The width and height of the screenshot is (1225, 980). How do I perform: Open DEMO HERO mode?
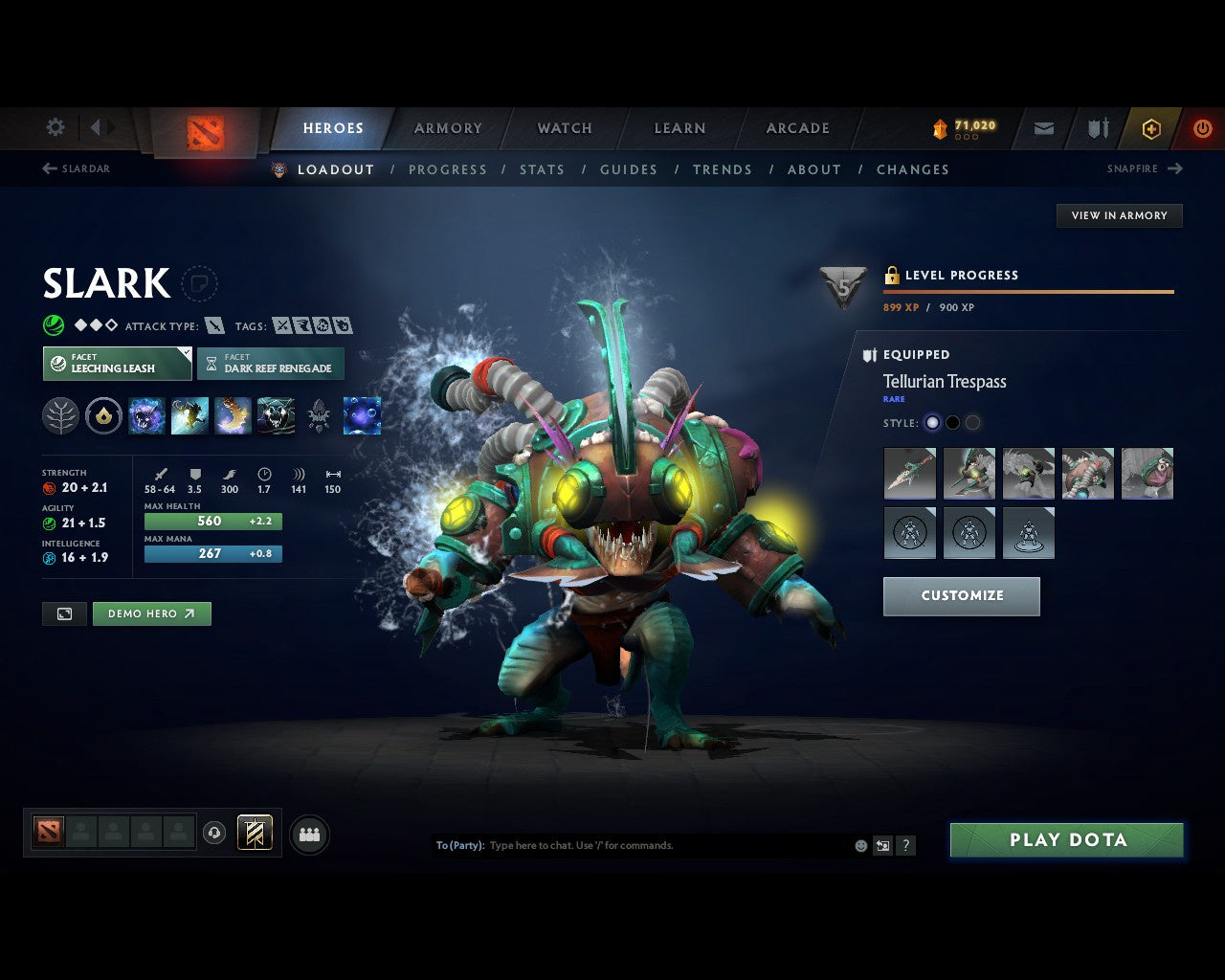[x=151, y=613]
